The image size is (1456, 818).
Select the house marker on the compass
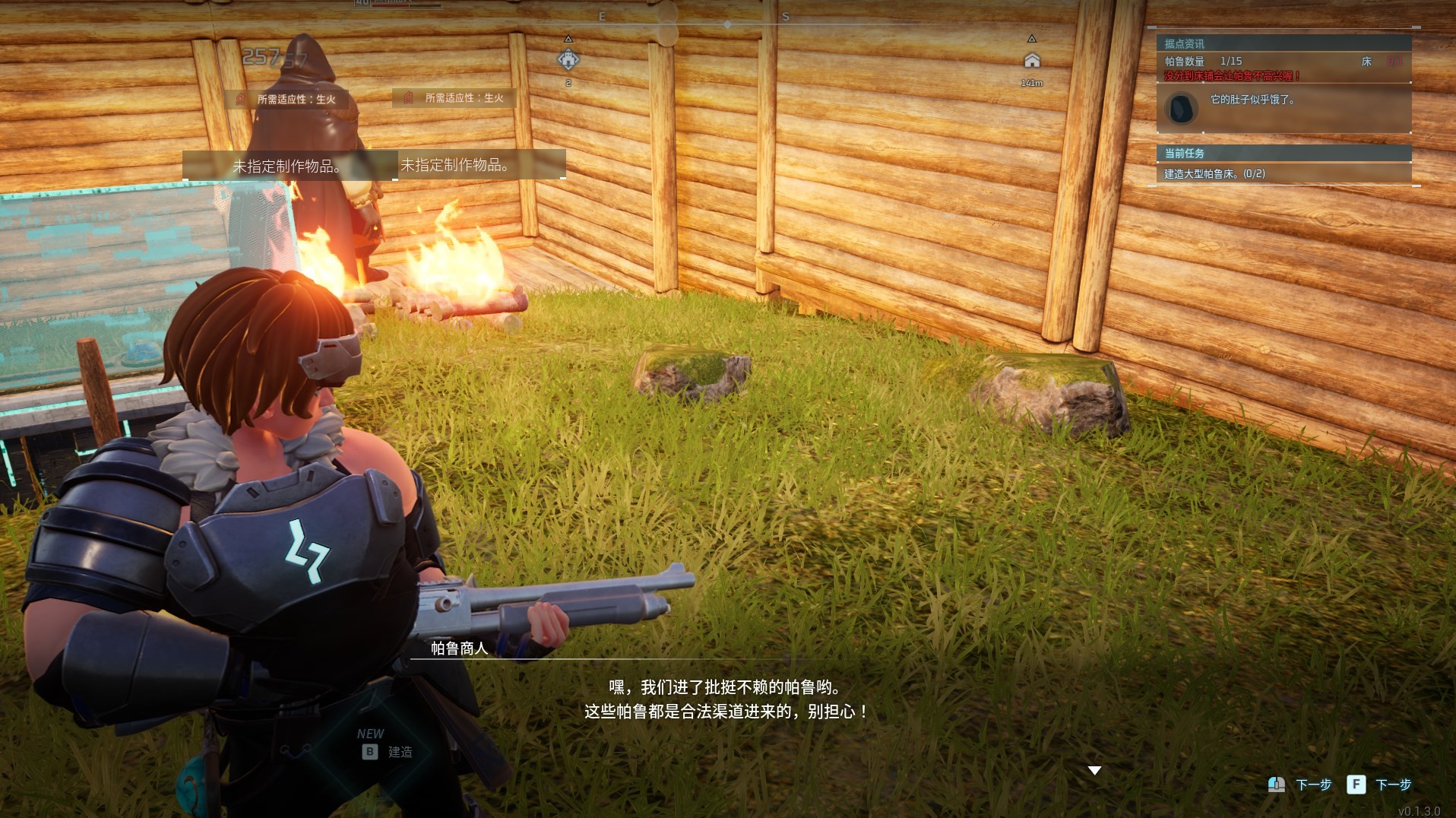1031,60
